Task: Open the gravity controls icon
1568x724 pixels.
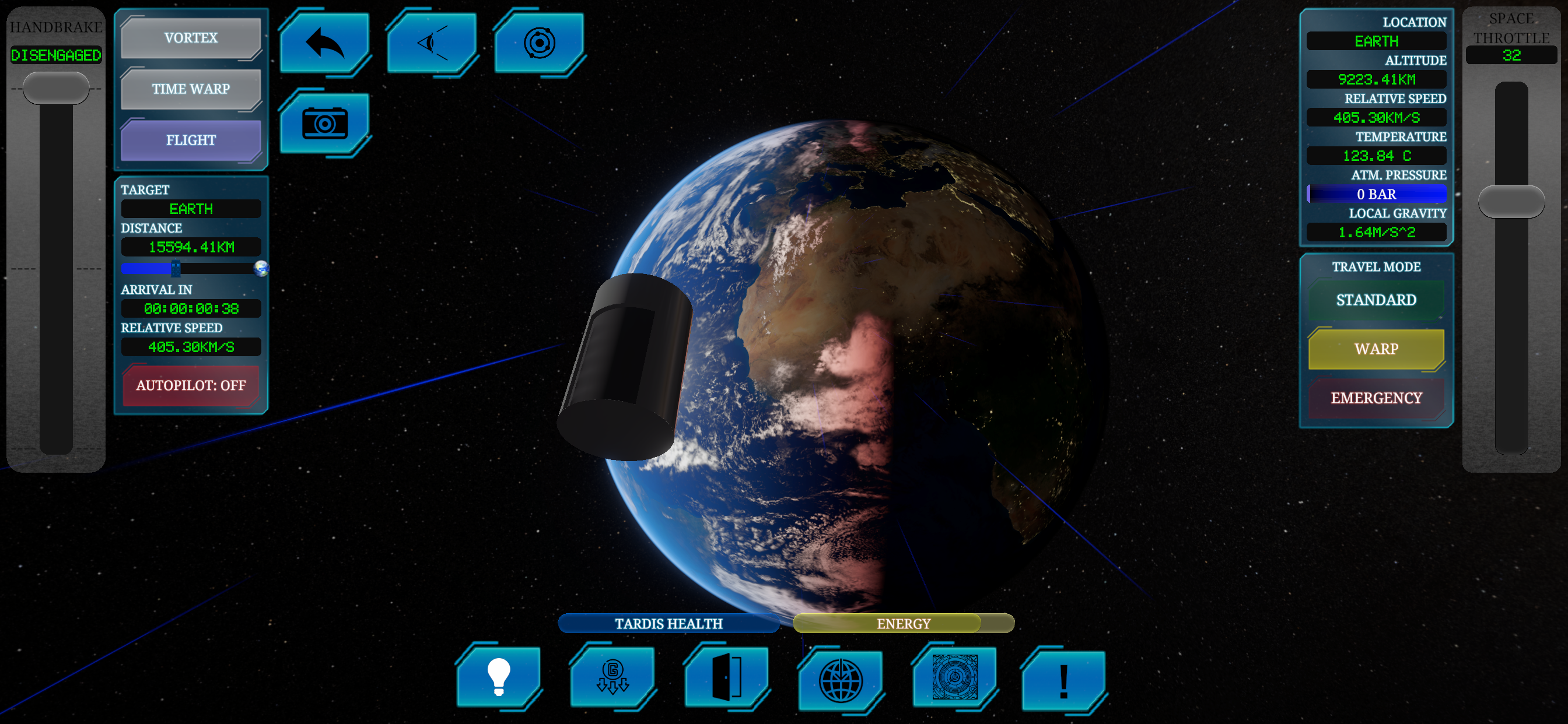Action: click(x=612, y=679)
